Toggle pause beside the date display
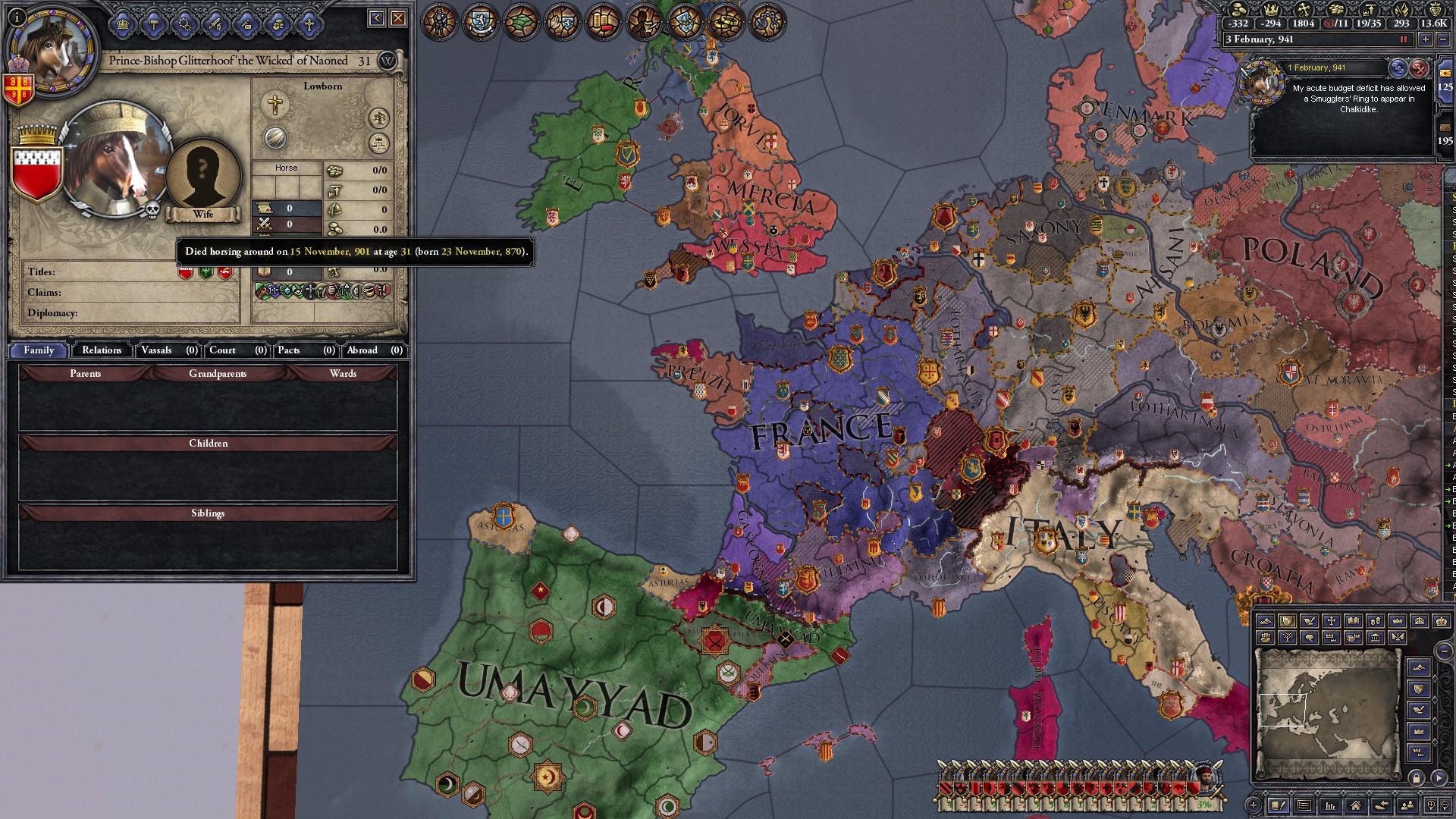 pyautogui.click(x=1404, y=39)
